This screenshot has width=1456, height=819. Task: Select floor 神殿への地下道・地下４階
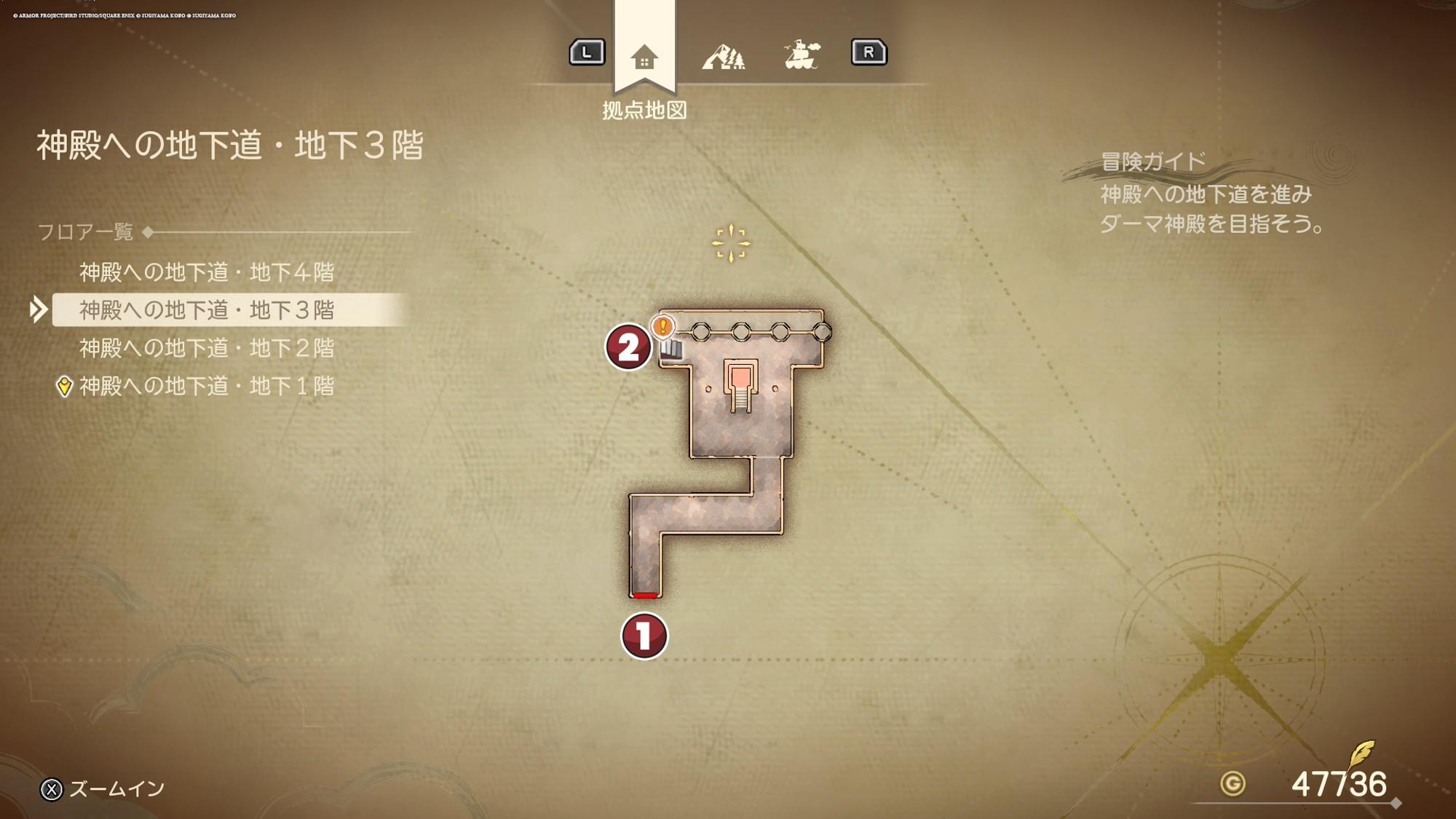point(207,272)
